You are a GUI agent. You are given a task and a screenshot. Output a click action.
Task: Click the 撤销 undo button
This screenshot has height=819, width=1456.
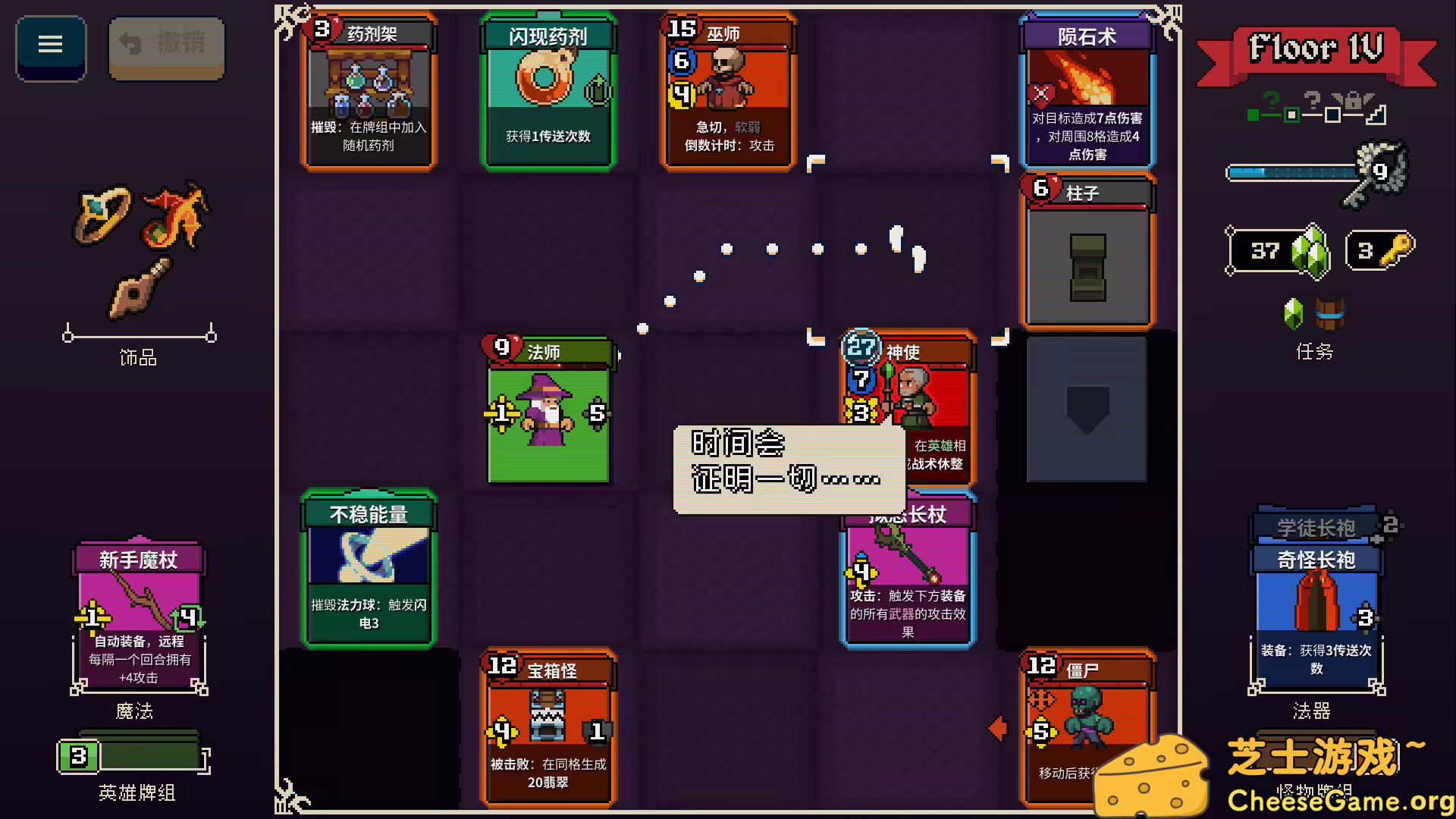(166, 45)
